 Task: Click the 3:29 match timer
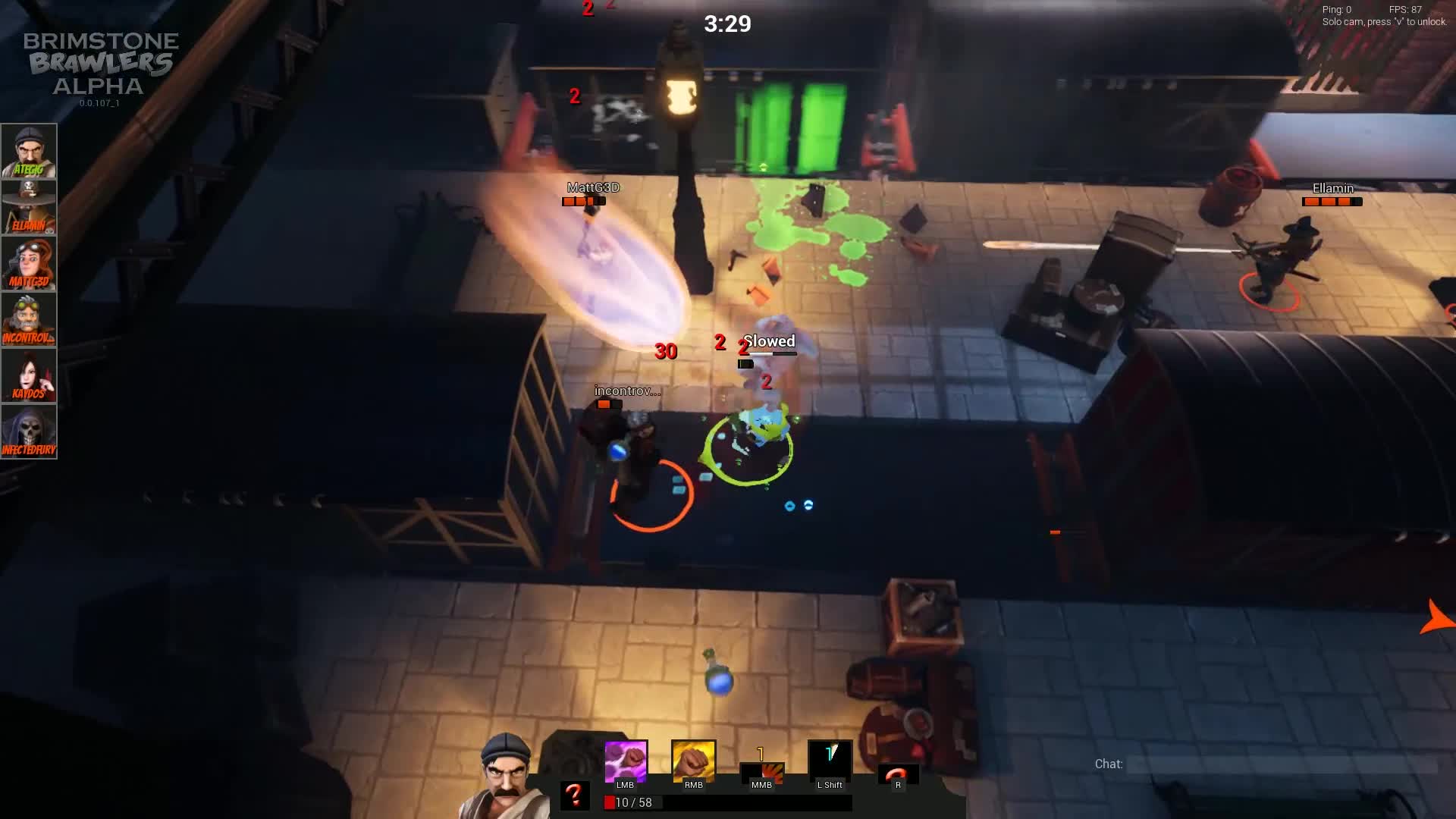(727, 24)
